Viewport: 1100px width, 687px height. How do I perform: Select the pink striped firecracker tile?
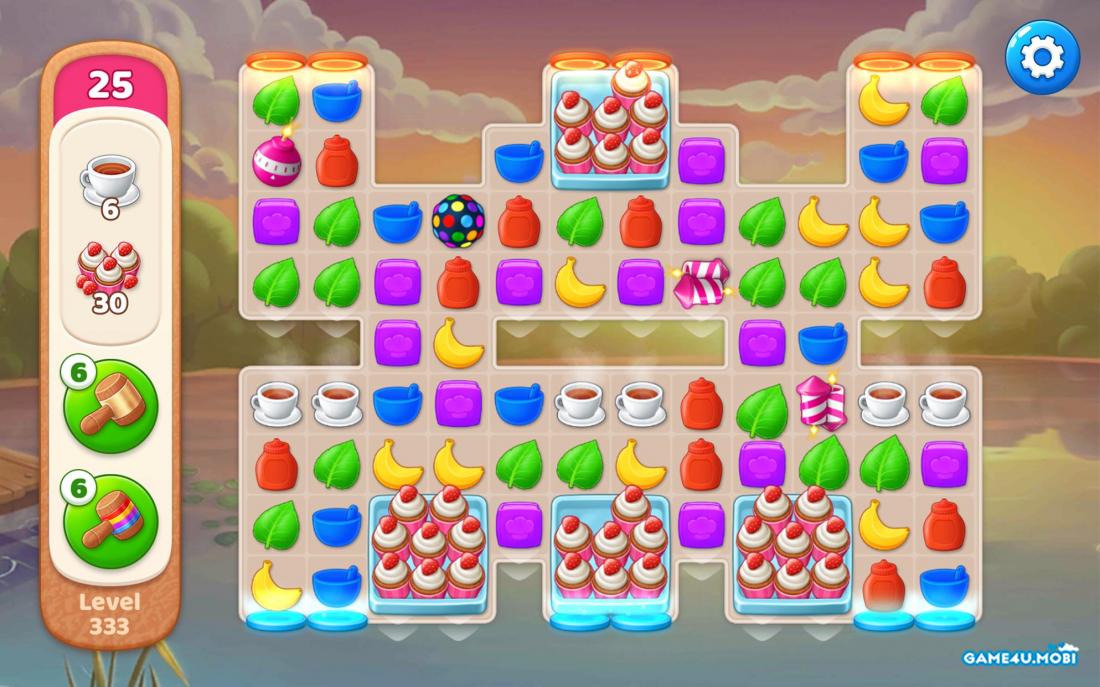[x=822, y=403]
